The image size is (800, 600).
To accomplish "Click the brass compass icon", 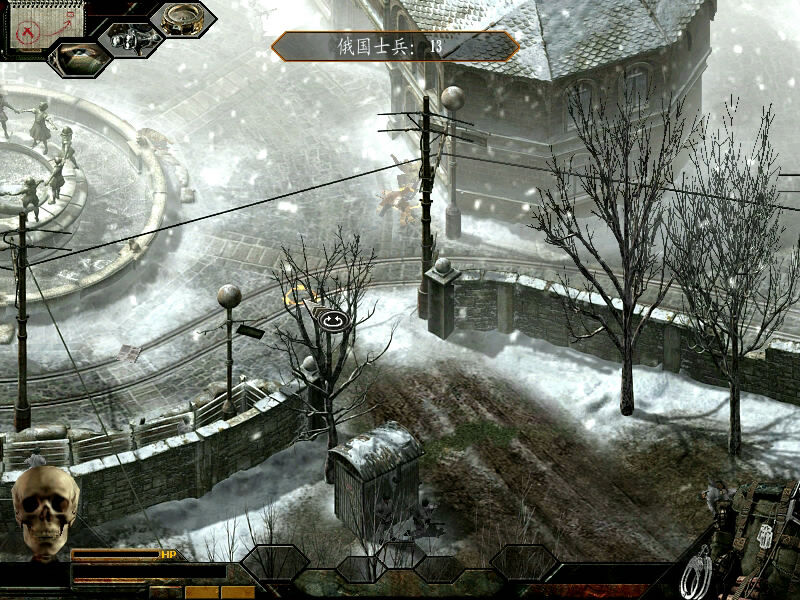I will 182,19.
